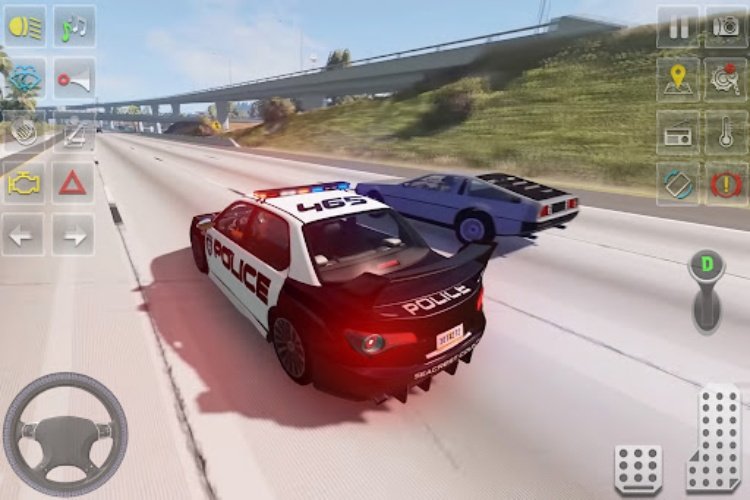
Task: Click the red brake warning icon
Action: point(726,184)
